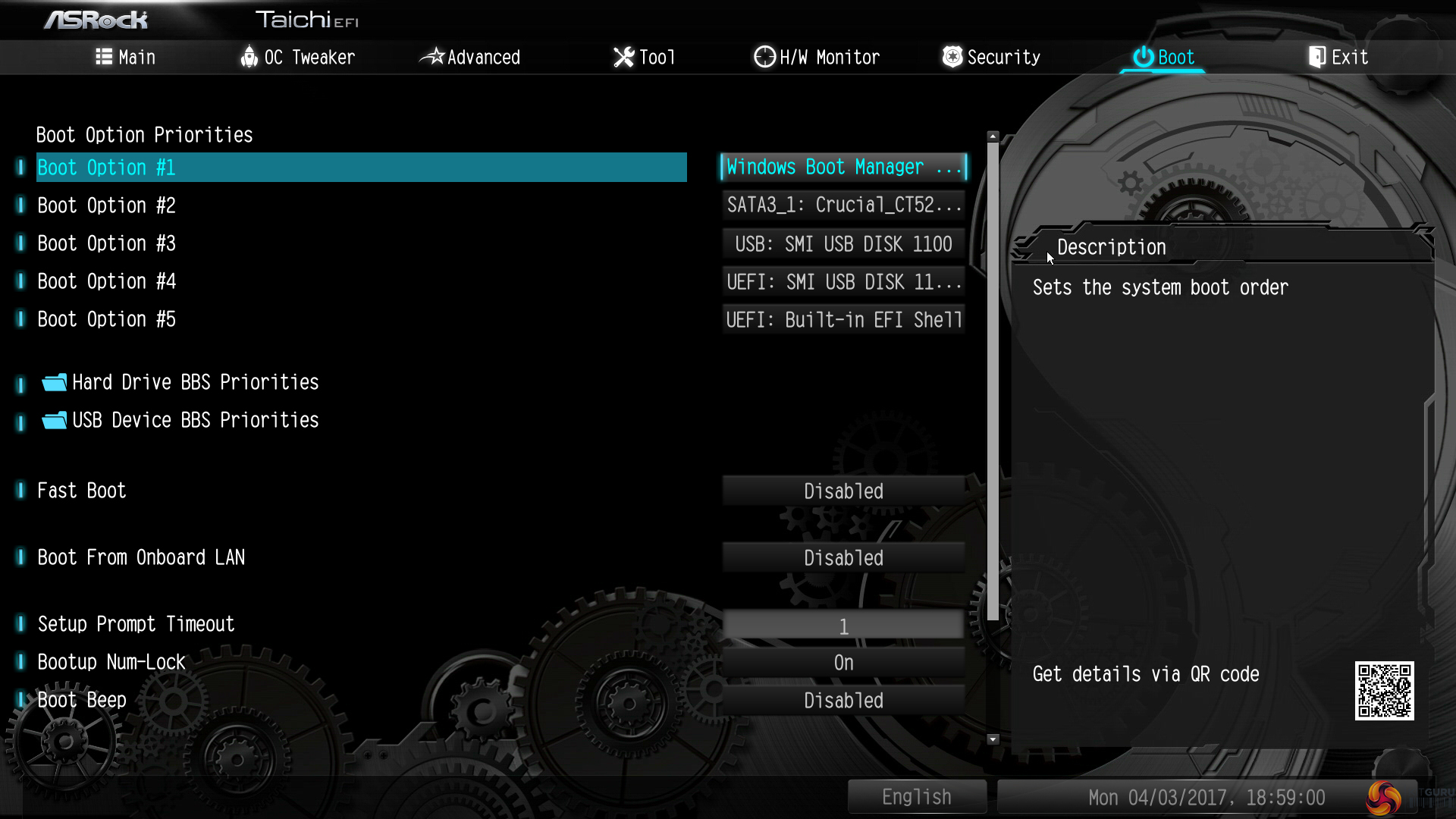The image size is (1456, 819).
Task: Select the USB: SMI USB DISK 1100 value
Action: pyautogui.click(x=843, y=243)
